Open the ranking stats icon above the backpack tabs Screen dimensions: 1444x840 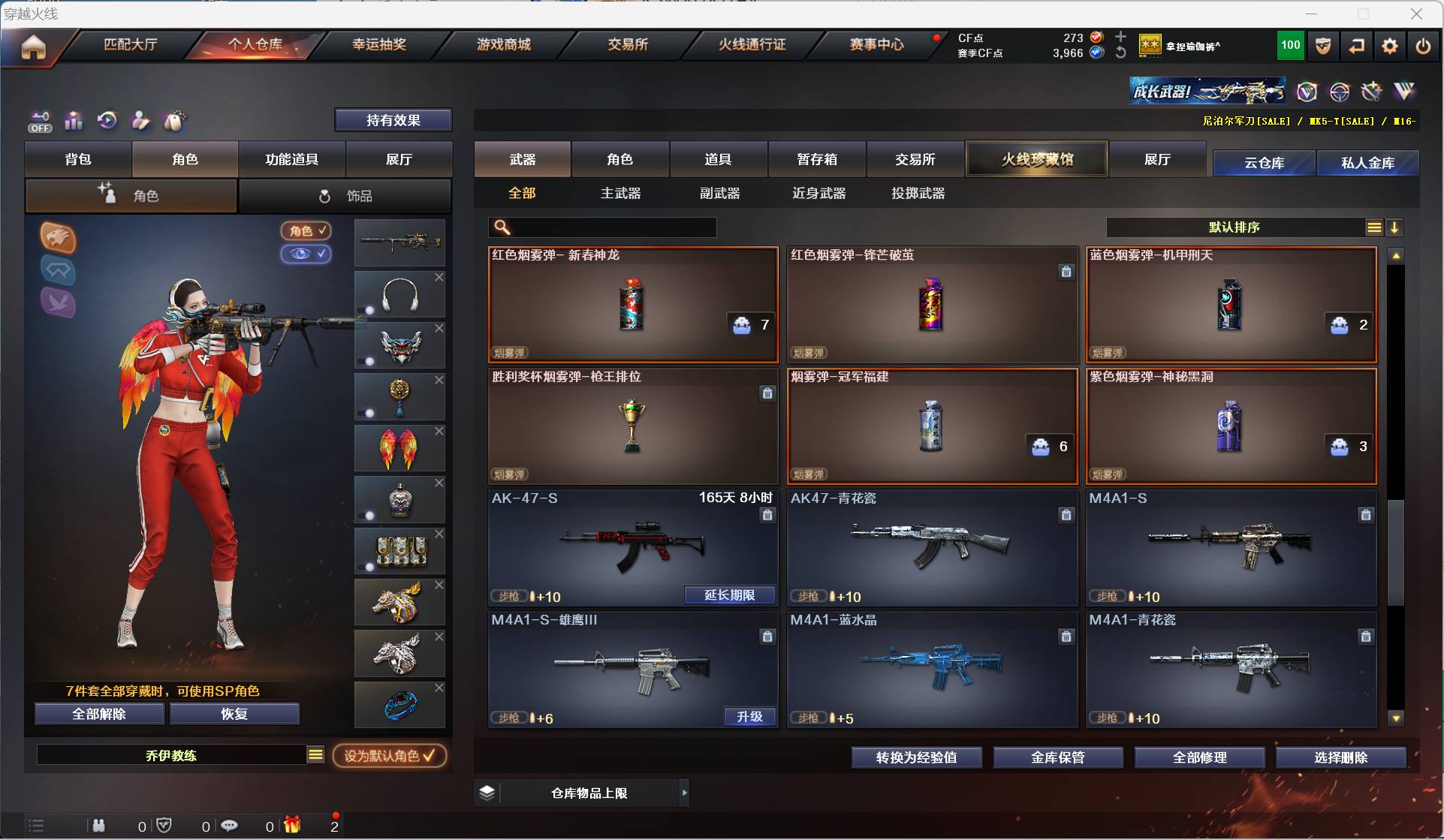[73, 121]
